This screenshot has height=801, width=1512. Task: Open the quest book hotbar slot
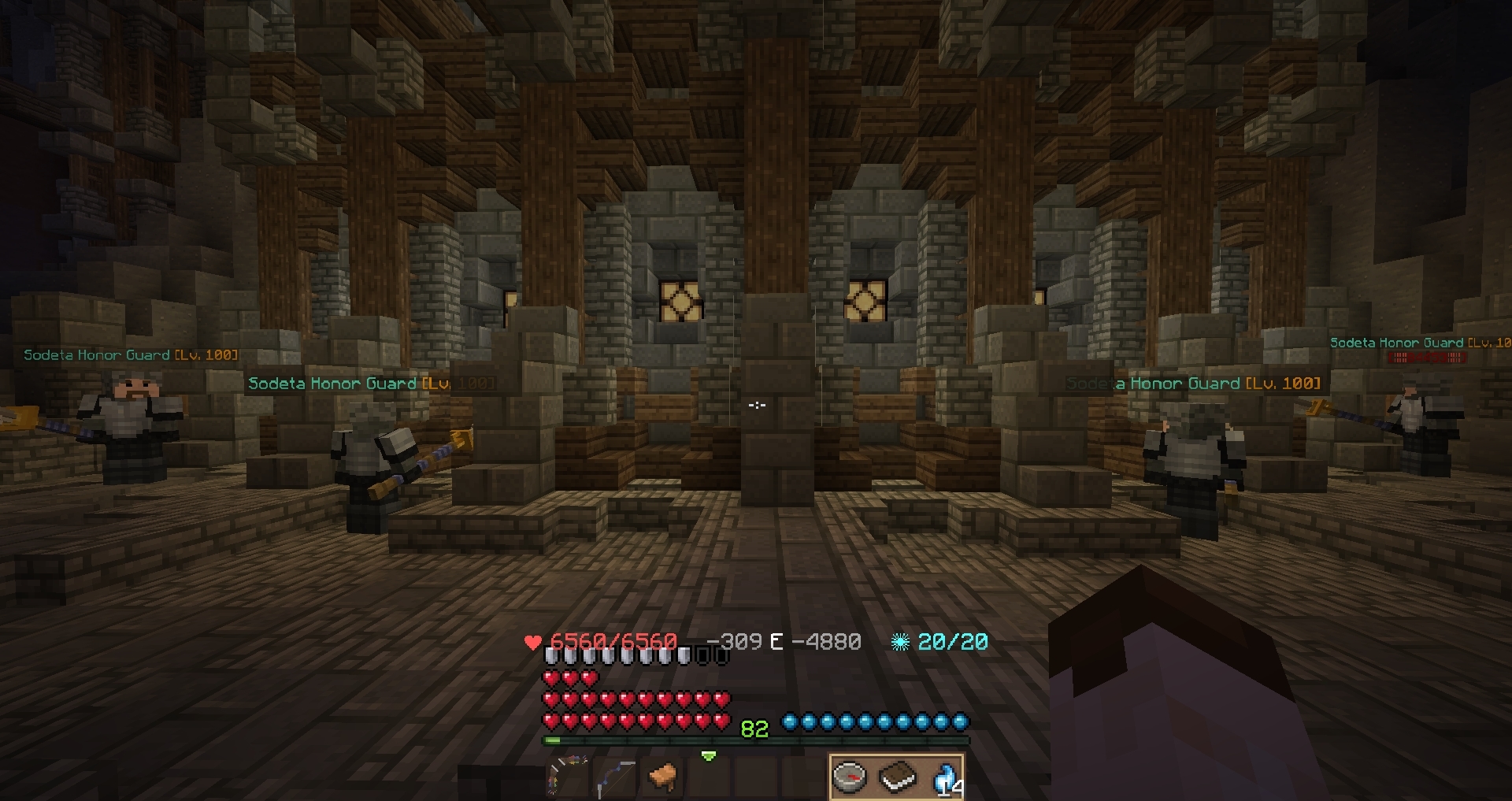897,777
